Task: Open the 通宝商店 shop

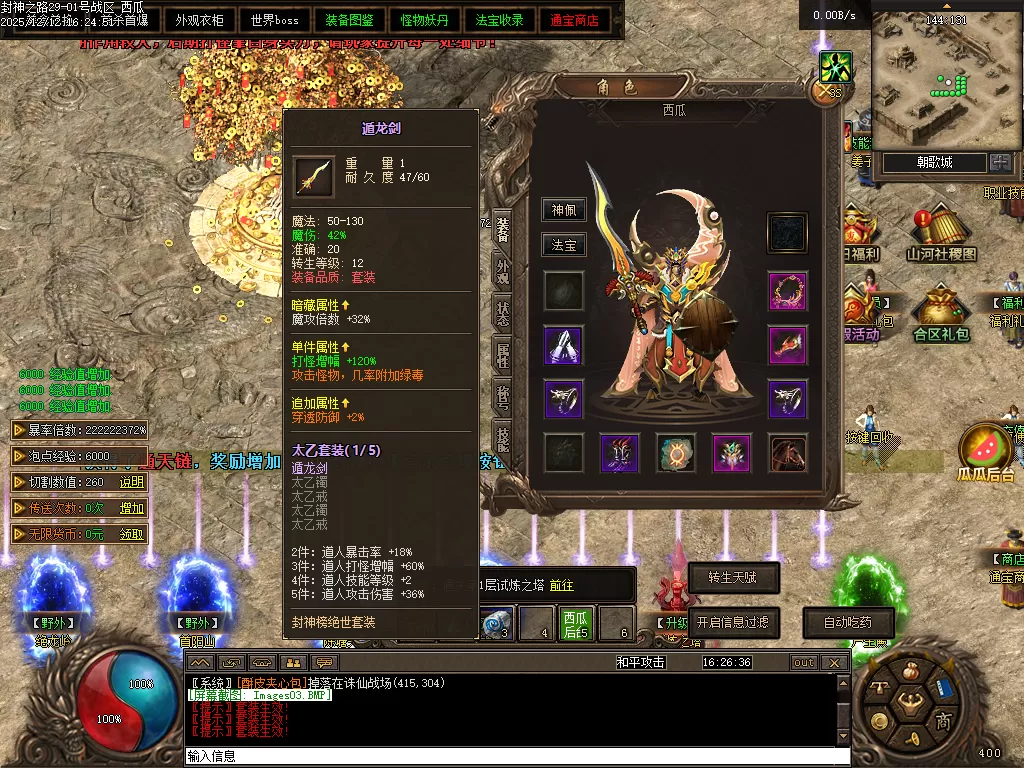Action: coord(574,20)
